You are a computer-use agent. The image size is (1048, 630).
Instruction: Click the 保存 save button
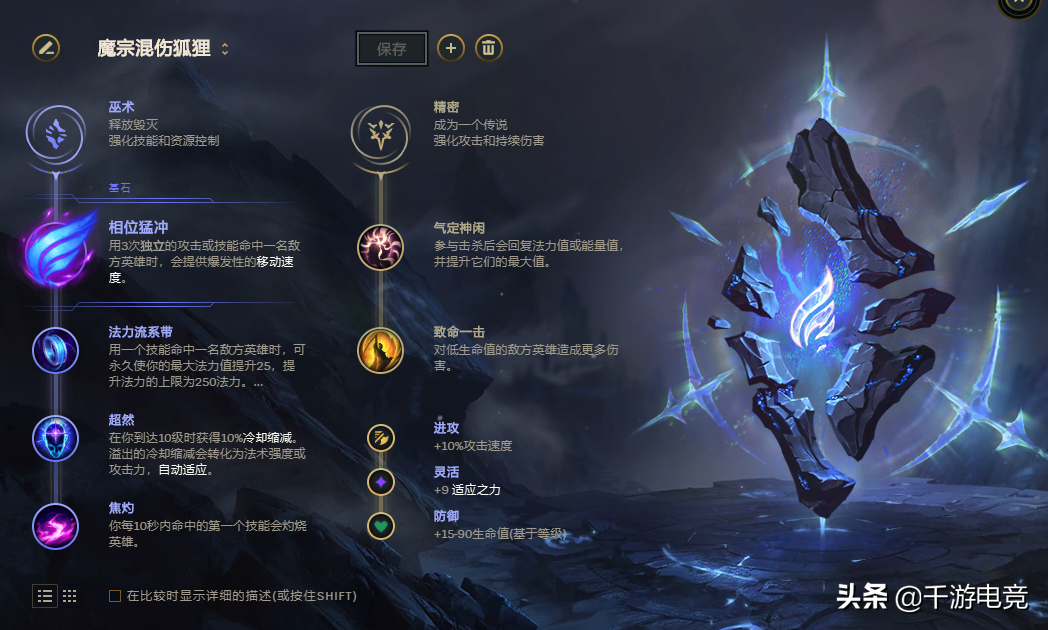pyautogui.click(x=392, y=48)
